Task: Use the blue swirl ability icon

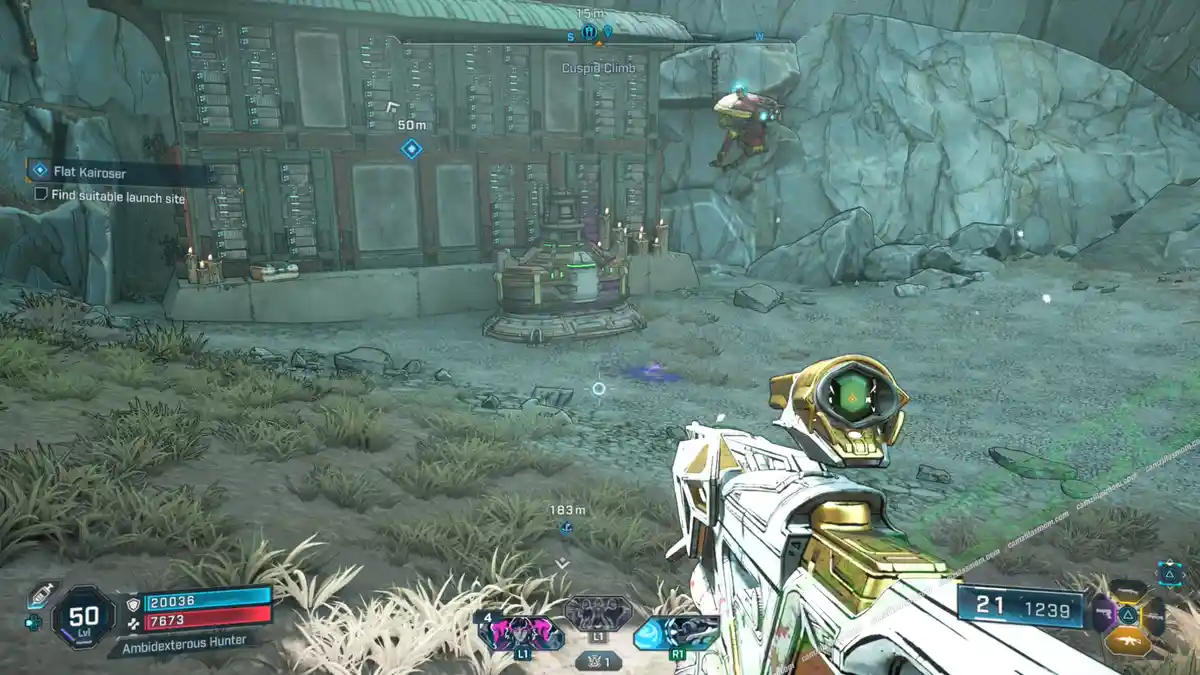Action: [677, 632]
